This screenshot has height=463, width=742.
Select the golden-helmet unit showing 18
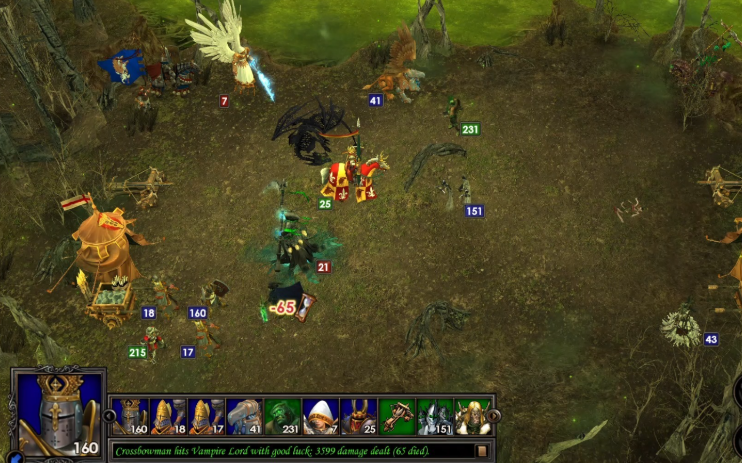168,416
